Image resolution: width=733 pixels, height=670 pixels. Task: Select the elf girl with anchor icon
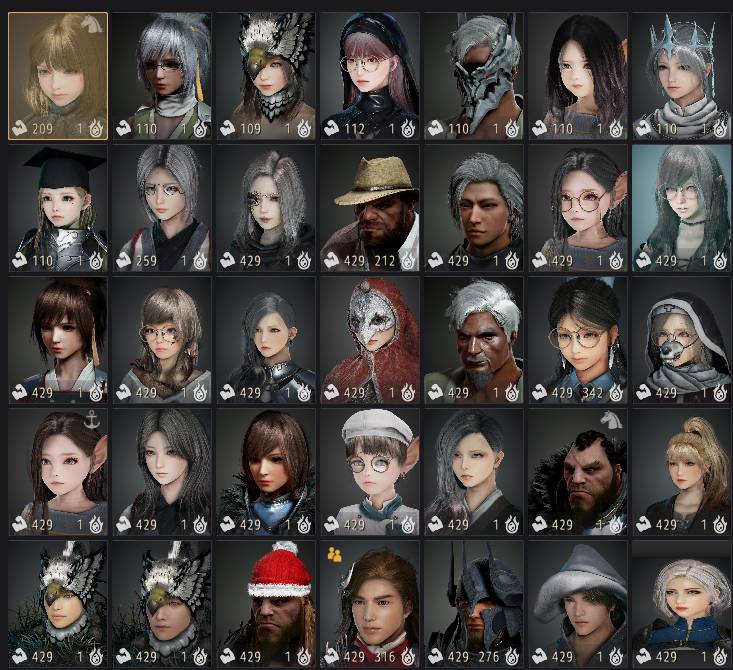point(58,472)
